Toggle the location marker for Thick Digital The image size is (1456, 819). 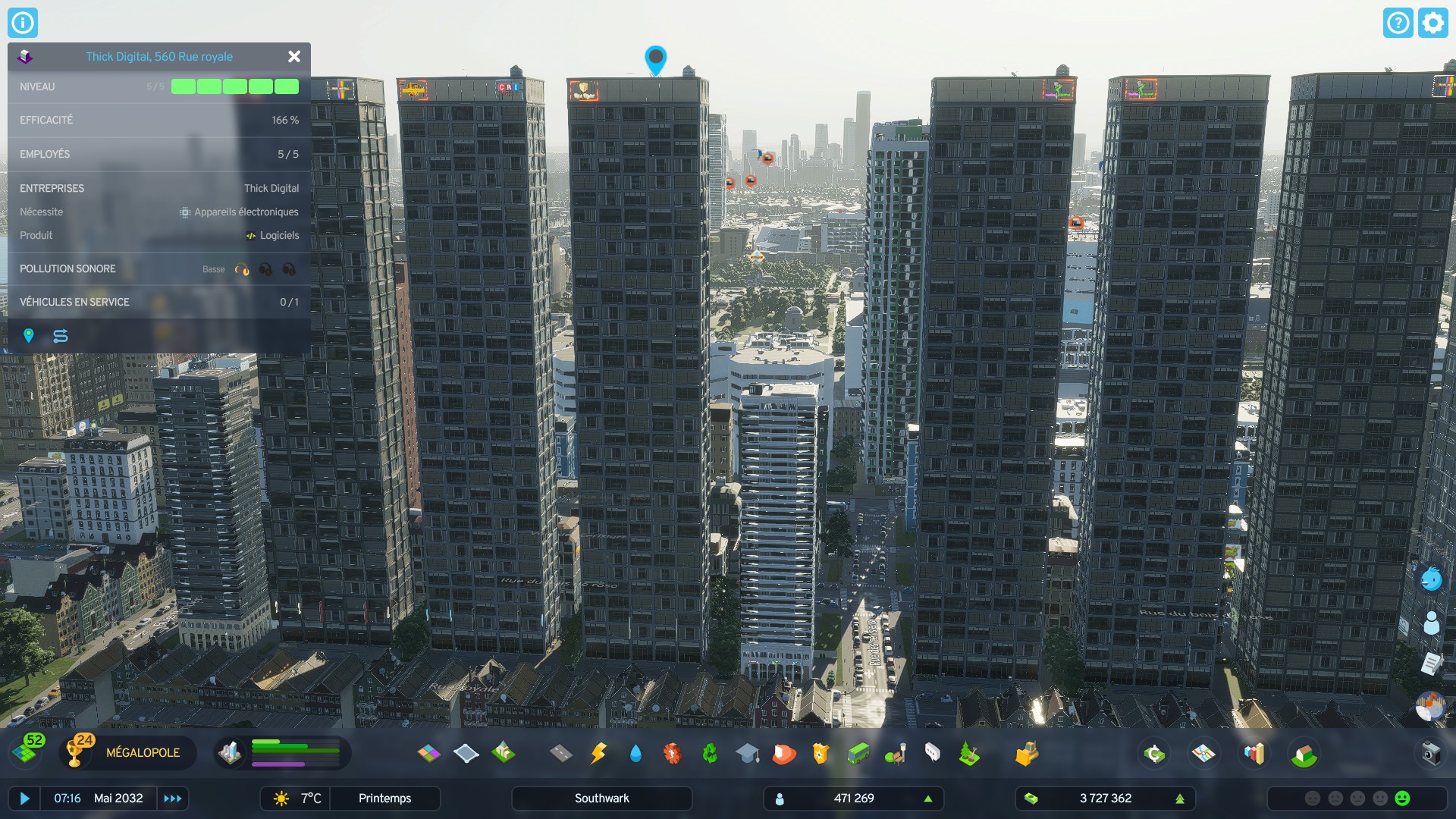(x=30, y=335)
